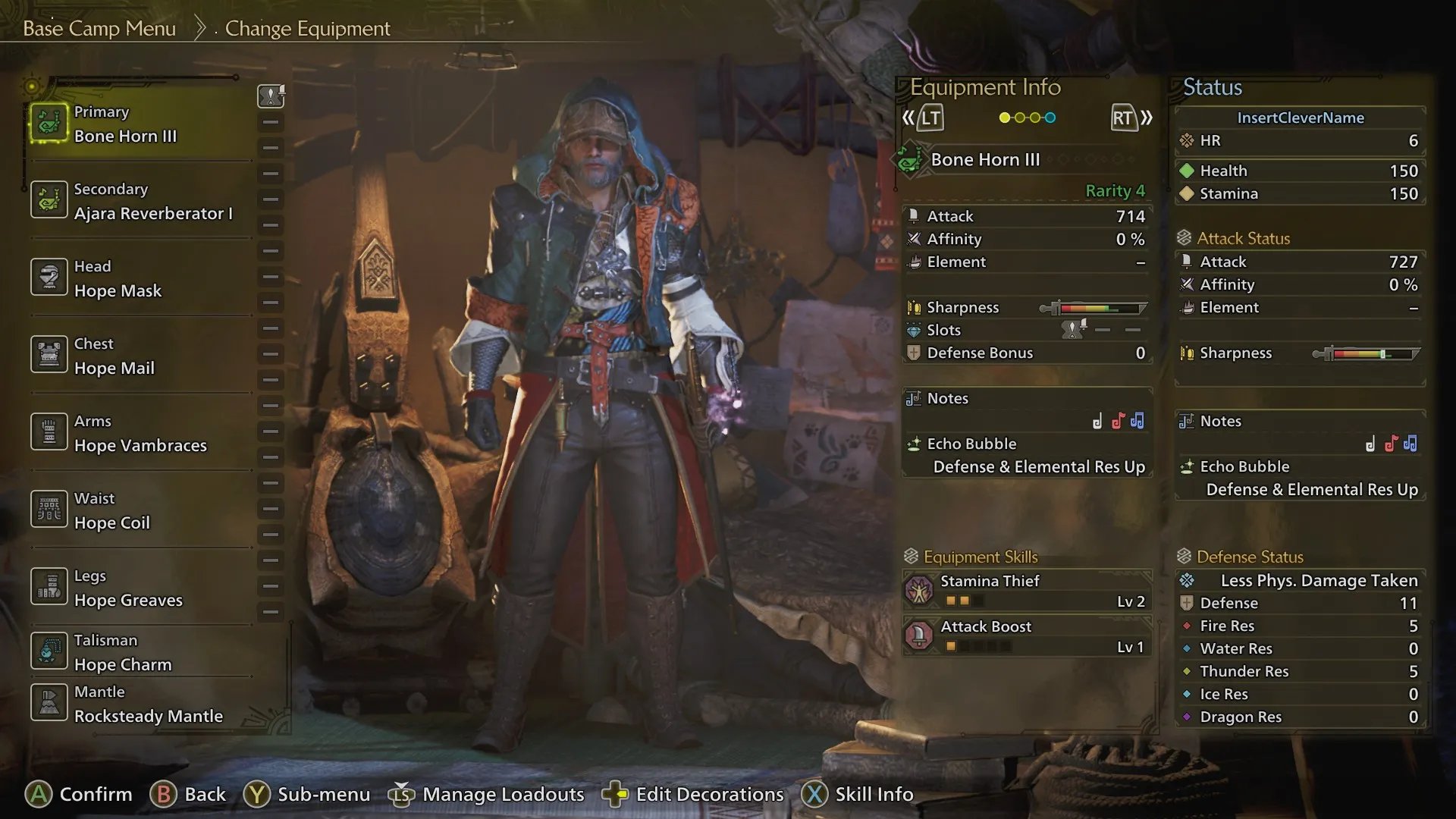
Task: Select the Attack Boost equipment skill
Action: [1028, 636]
